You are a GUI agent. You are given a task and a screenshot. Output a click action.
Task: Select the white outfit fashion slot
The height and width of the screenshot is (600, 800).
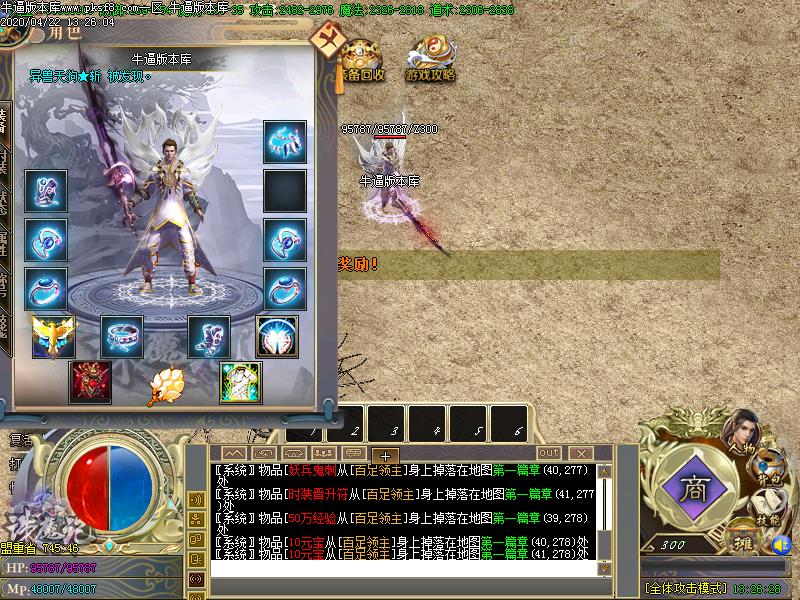coord(240,382)
